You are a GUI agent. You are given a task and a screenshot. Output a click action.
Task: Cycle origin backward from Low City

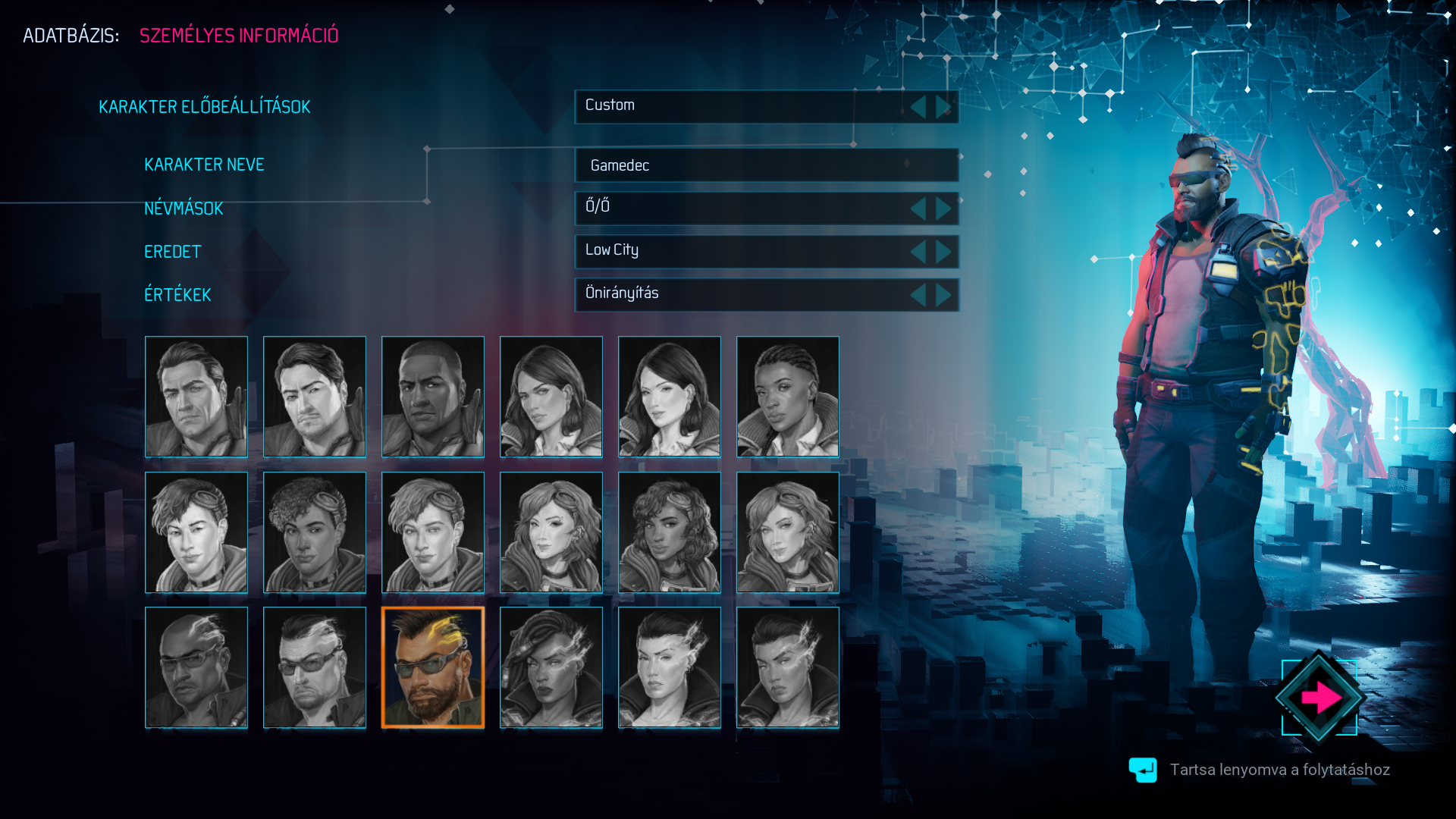(x=918, y=252)
